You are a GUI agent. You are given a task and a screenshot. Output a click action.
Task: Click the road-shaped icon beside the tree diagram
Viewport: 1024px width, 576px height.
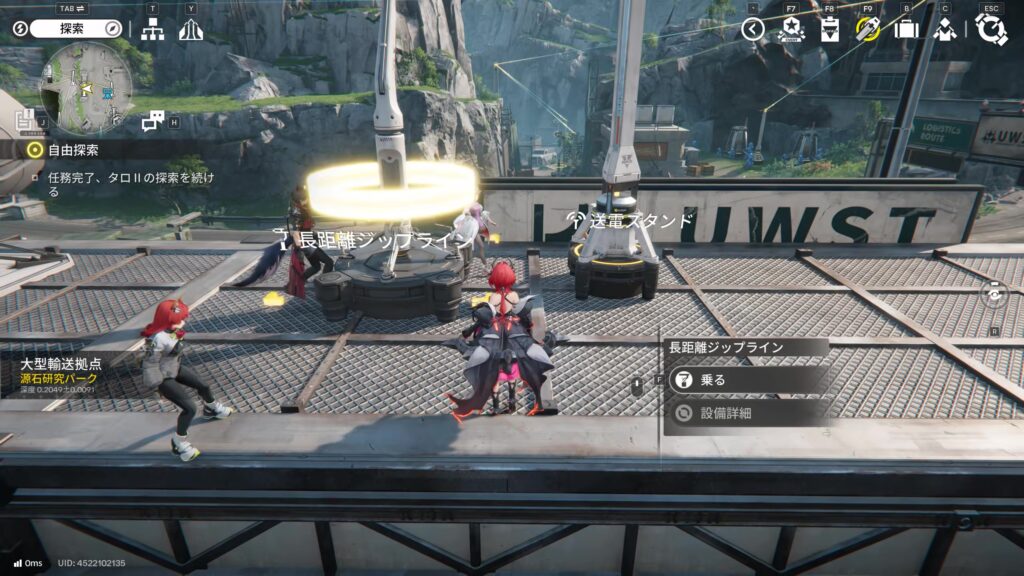(191, 30)
